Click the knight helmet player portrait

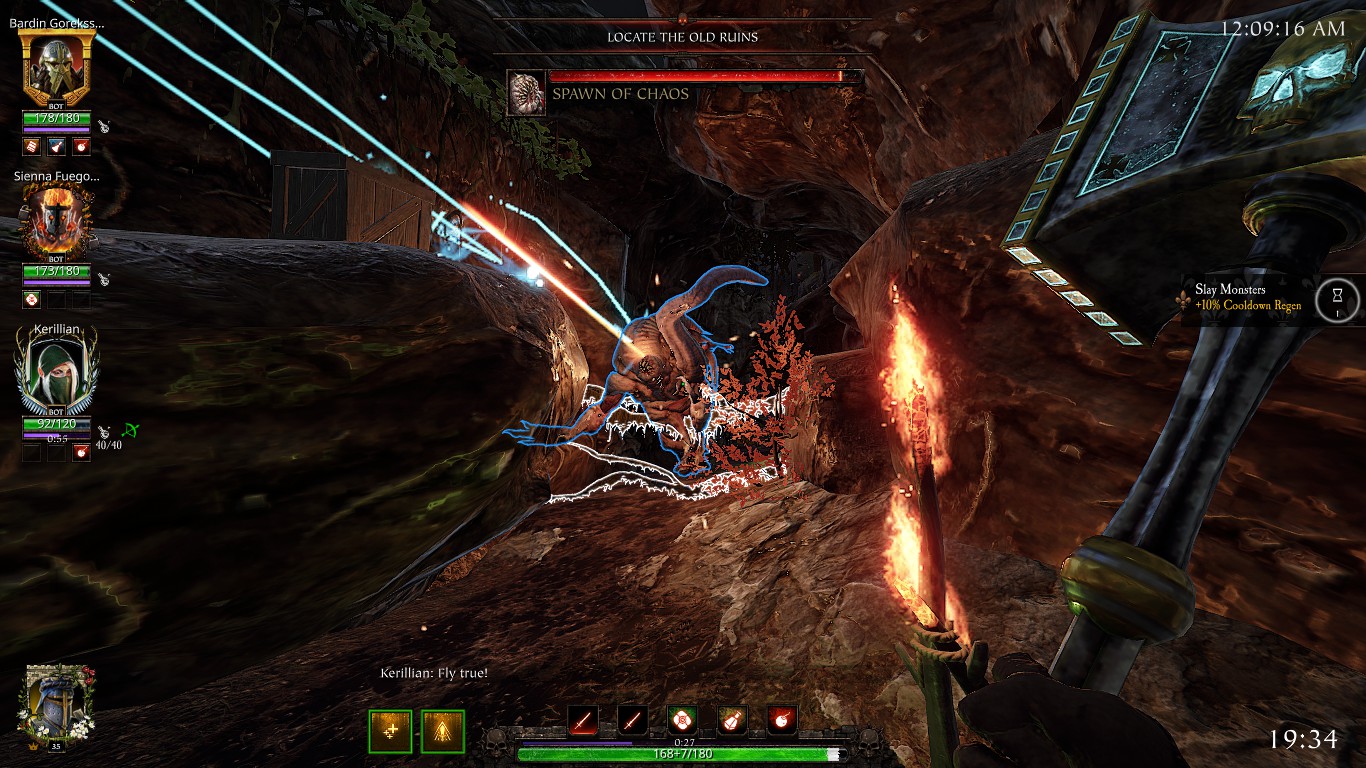point(57,705)
